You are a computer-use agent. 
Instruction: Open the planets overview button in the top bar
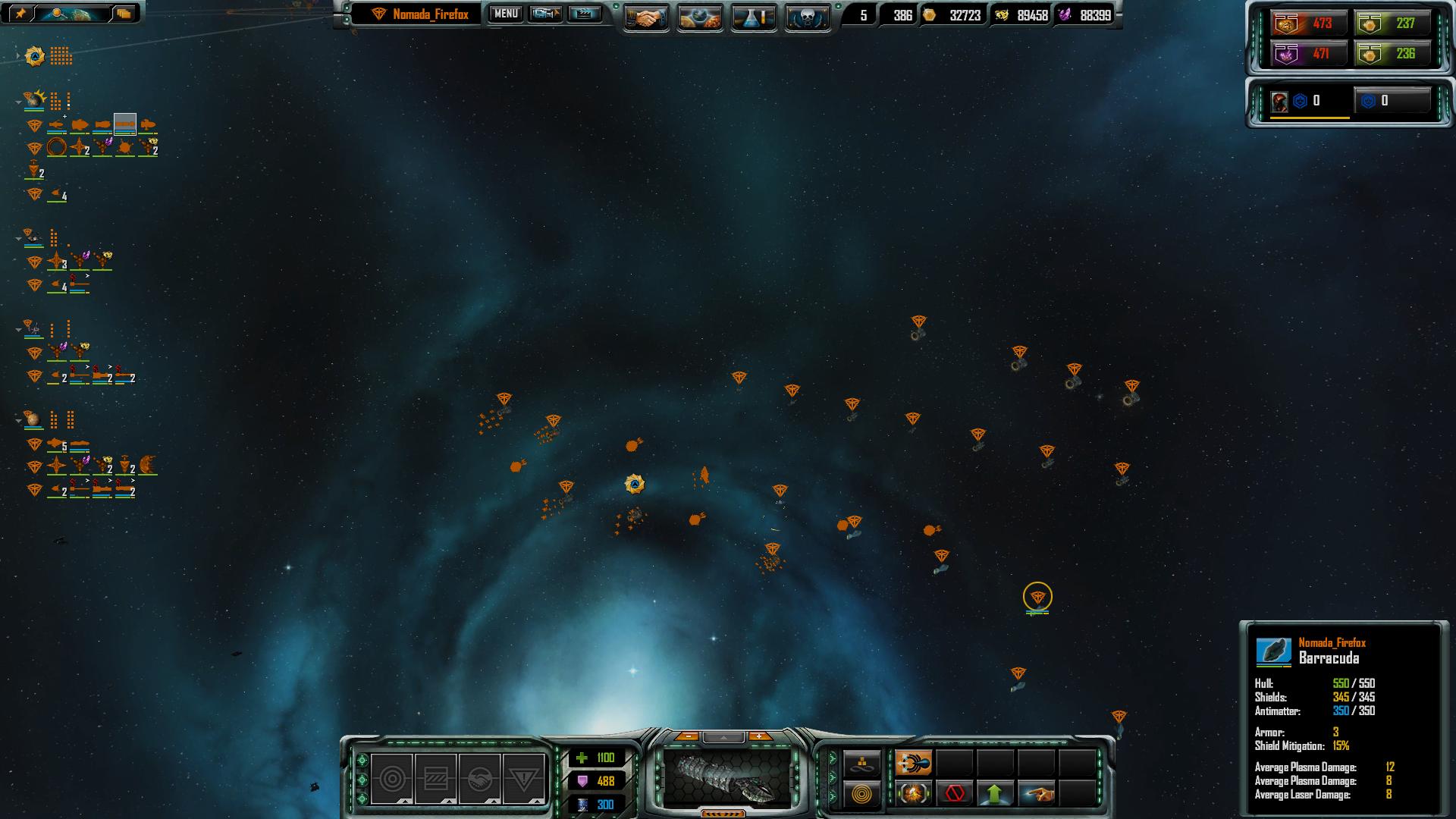[699, 17]
